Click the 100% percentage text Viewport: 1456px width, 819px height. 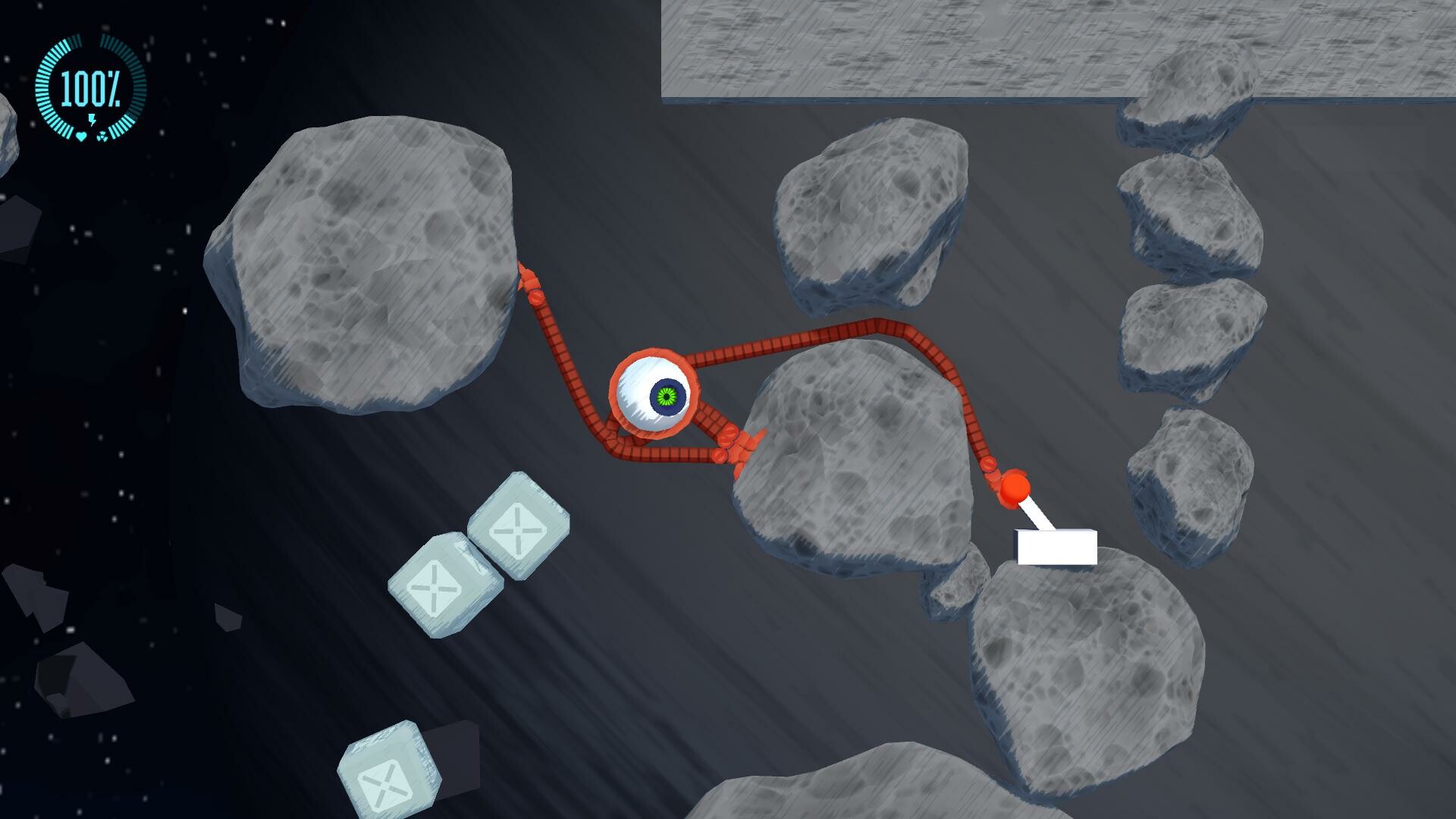tap(89, 87)
